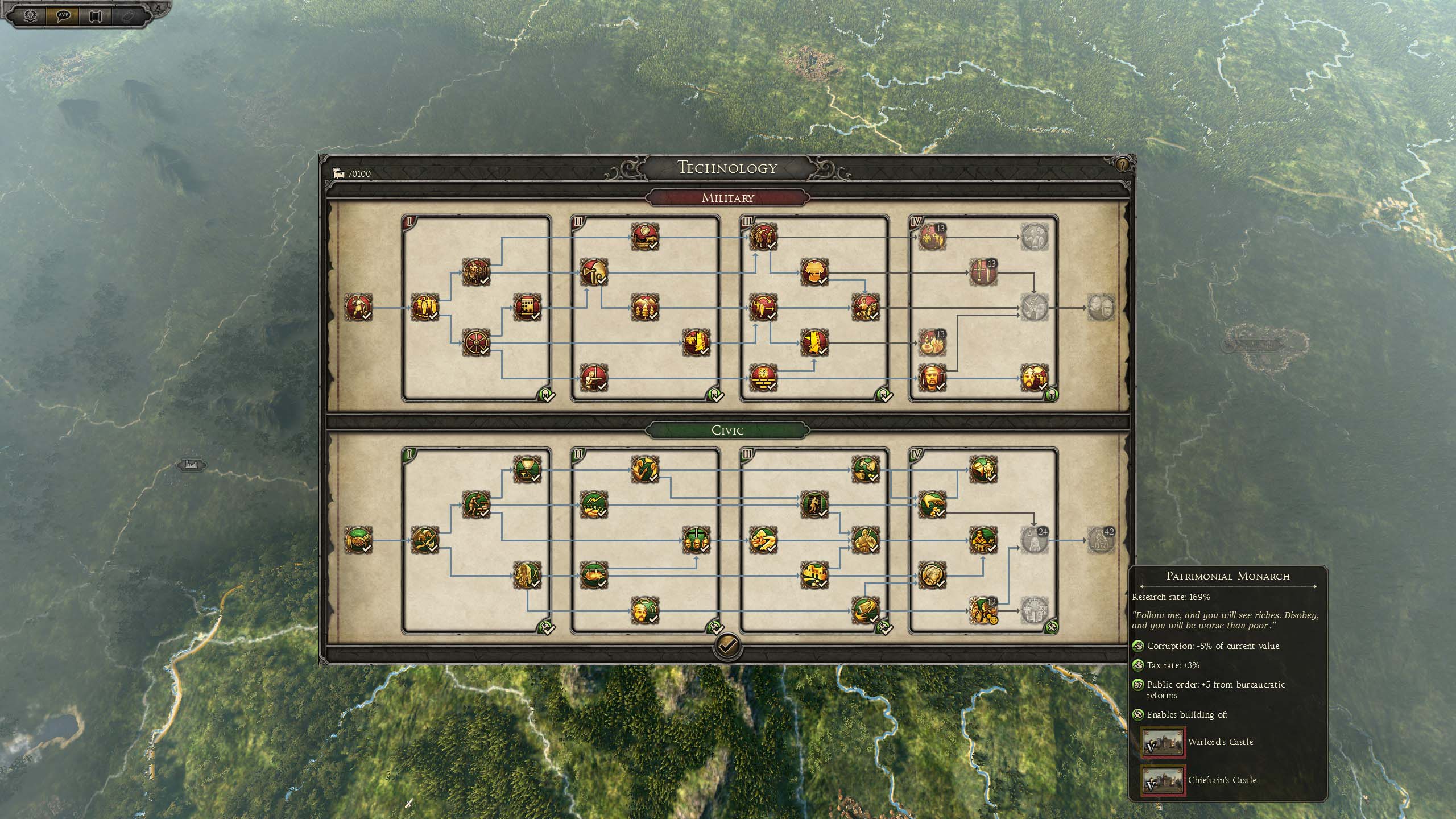Image resolution: width=1456 pixels, height=819 pixels.
Task: Confirm with the checkmark button below the tech tree
Action: pos(727,646)
